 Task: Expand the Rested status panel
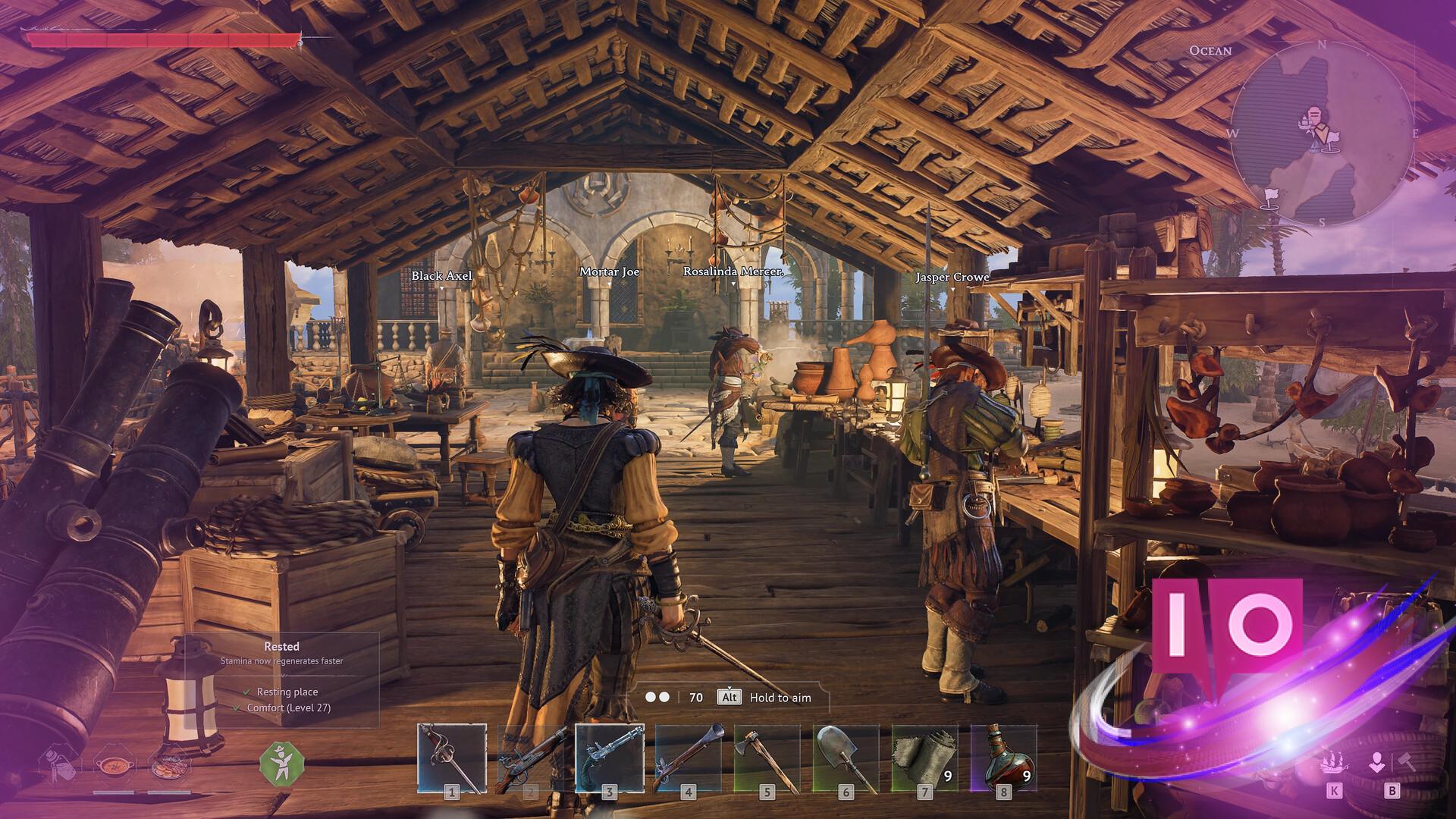tap(281, 647)
